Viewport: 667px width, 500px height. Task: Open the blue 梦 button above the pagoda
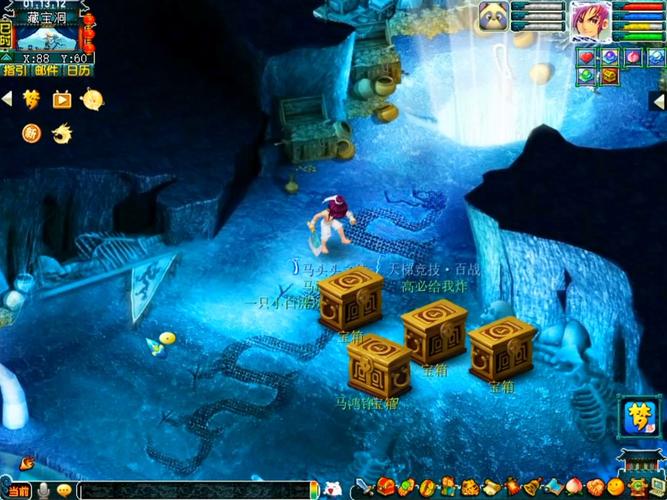coord(637,416)
